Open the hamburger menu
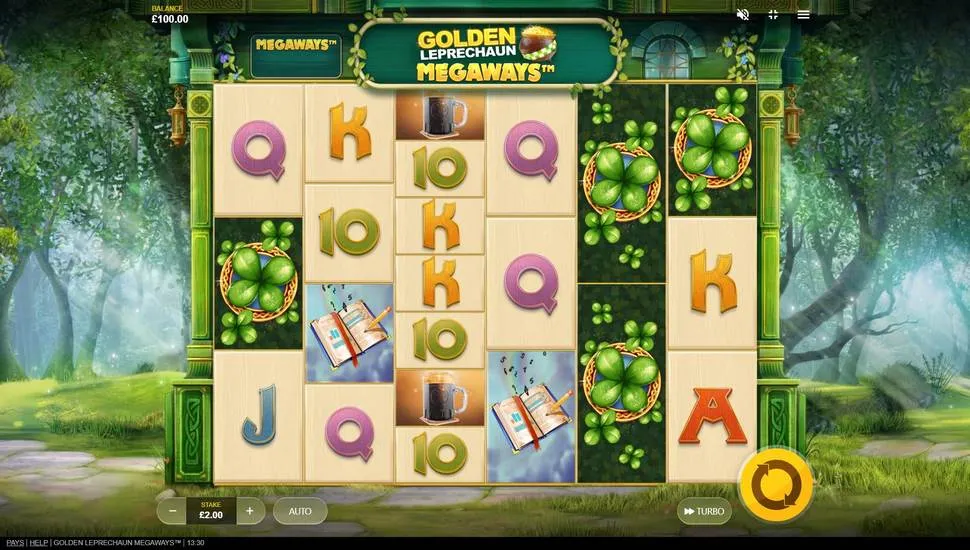The width and height of the screenshot is (970, 550). point(803,15)
